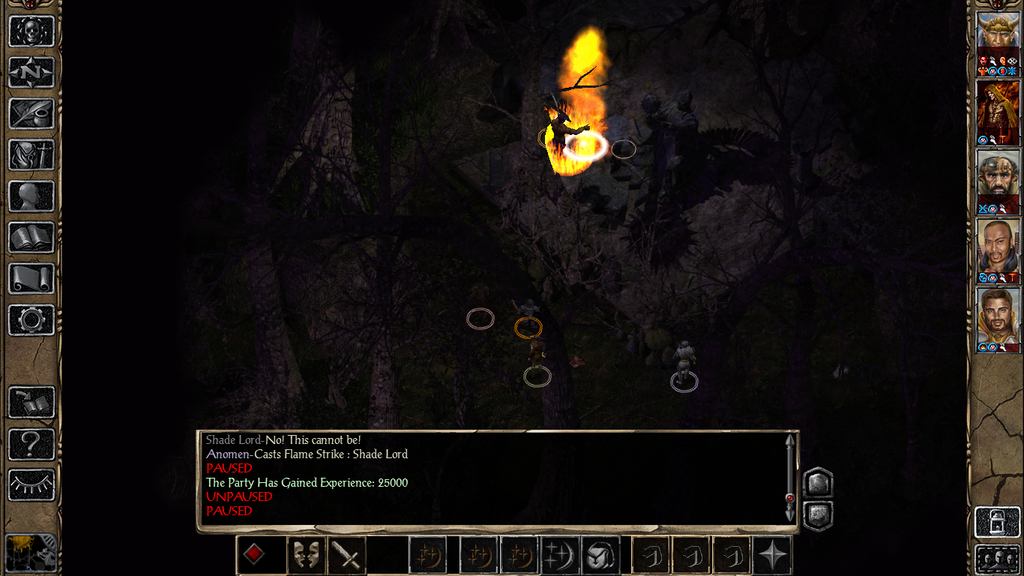Open the inventory screen button
The height and width of the screenshot is (576, 1024).
tap(31, 155)
